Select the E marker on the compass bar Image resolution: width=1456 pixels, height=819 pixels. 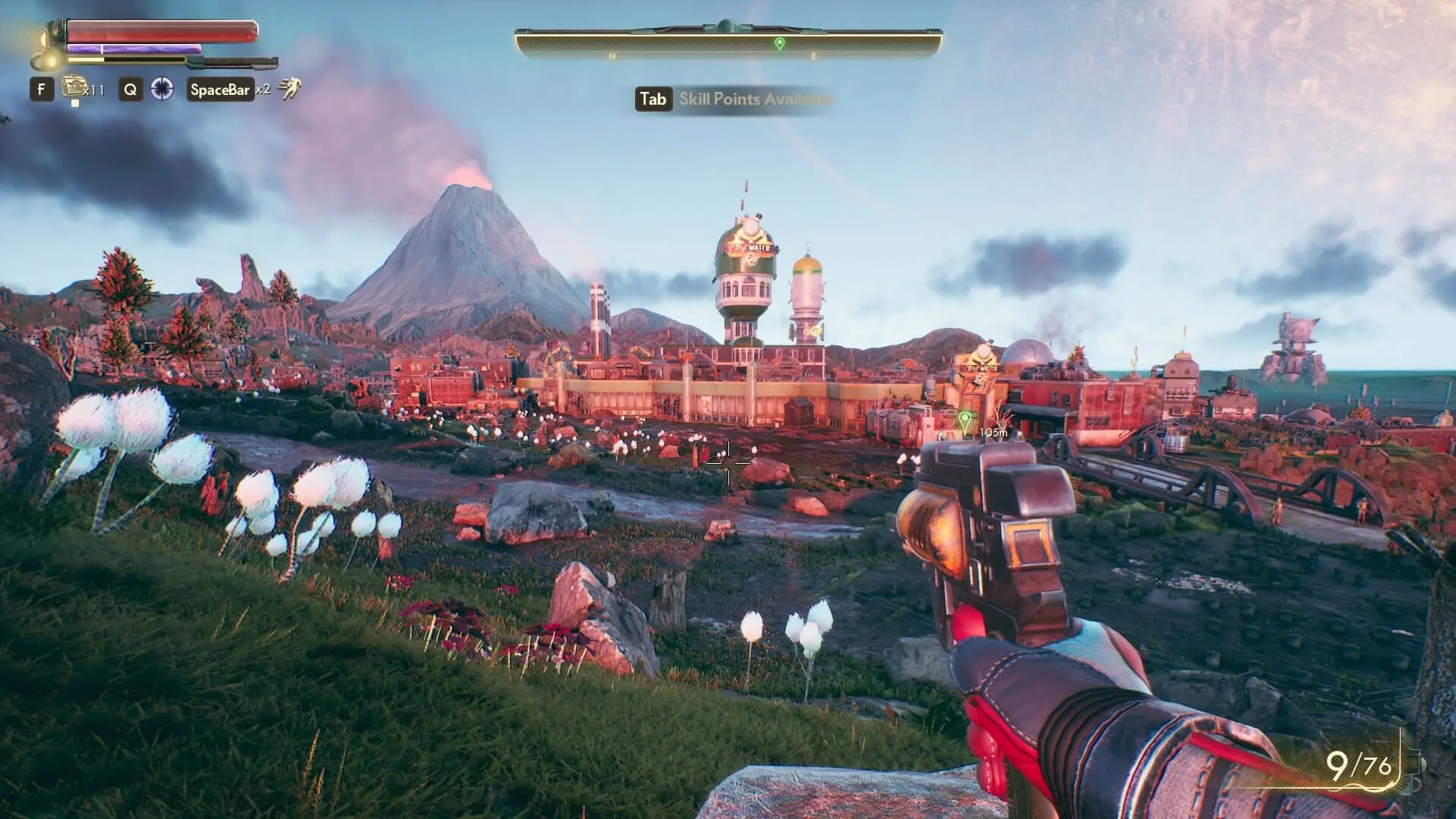(813, 55)
